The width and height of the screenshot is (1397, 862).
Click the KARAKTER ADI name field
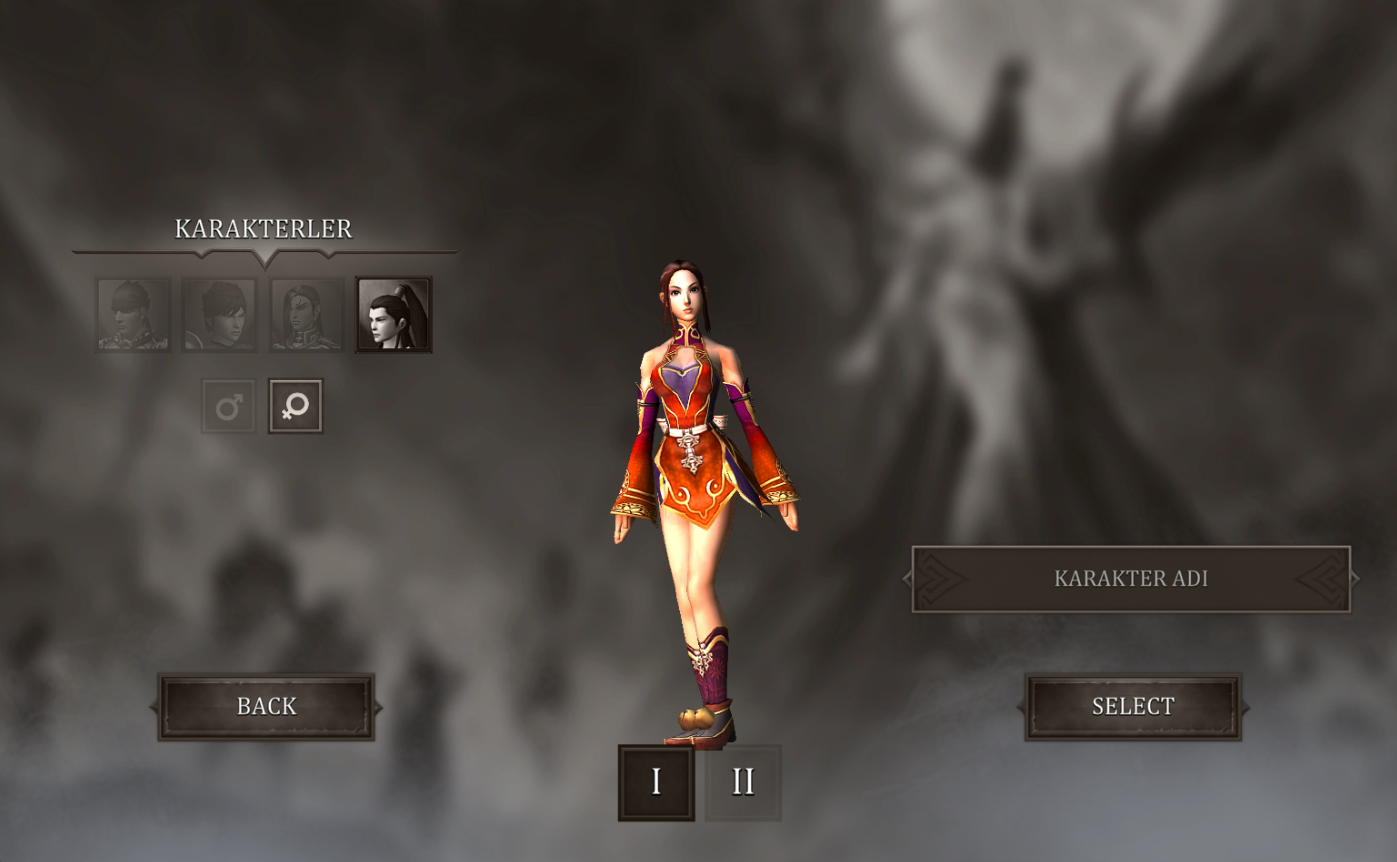pyautogui.click(x=1131, y=579)
